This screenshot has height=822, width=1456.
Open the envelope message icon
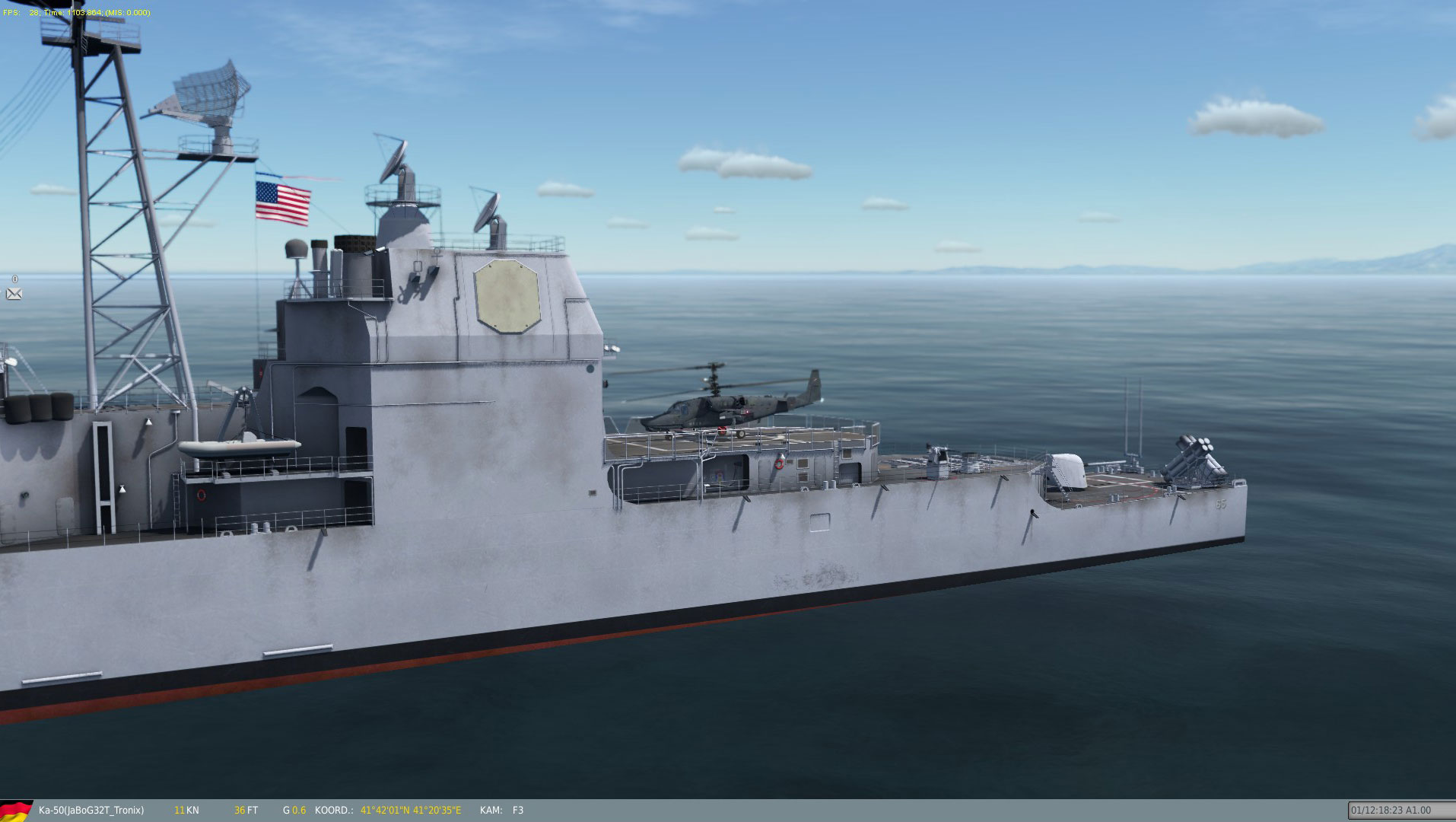(14, 294)
